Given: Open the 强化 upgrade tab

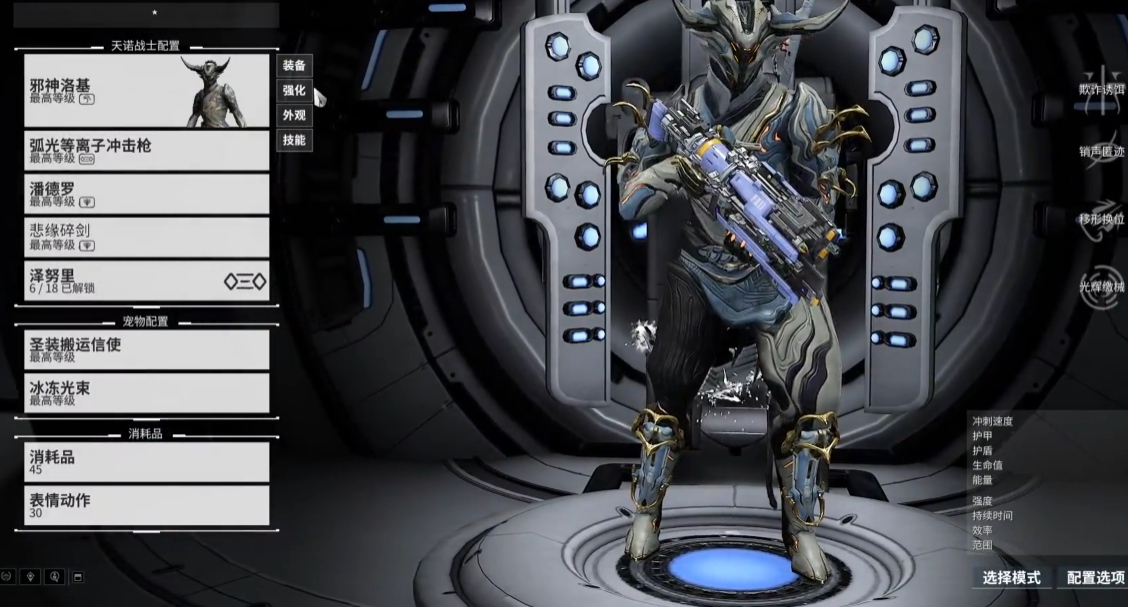Looking at the screenshot, I should (294, 91).
